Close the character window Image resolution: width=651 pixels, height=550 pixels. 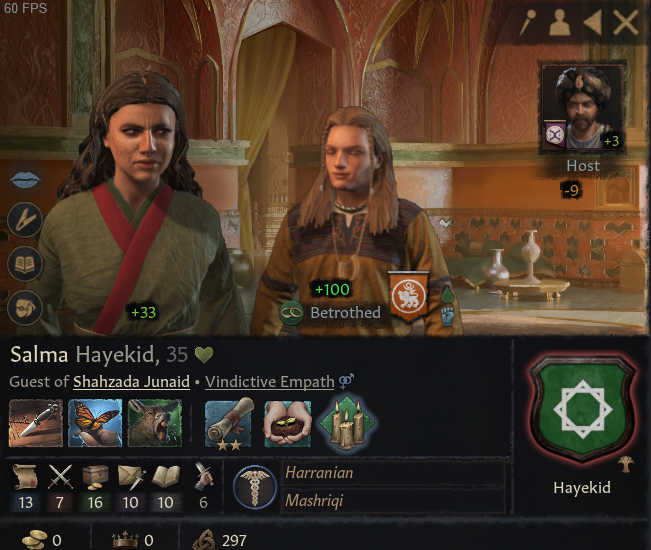click(x=626, y=22)
